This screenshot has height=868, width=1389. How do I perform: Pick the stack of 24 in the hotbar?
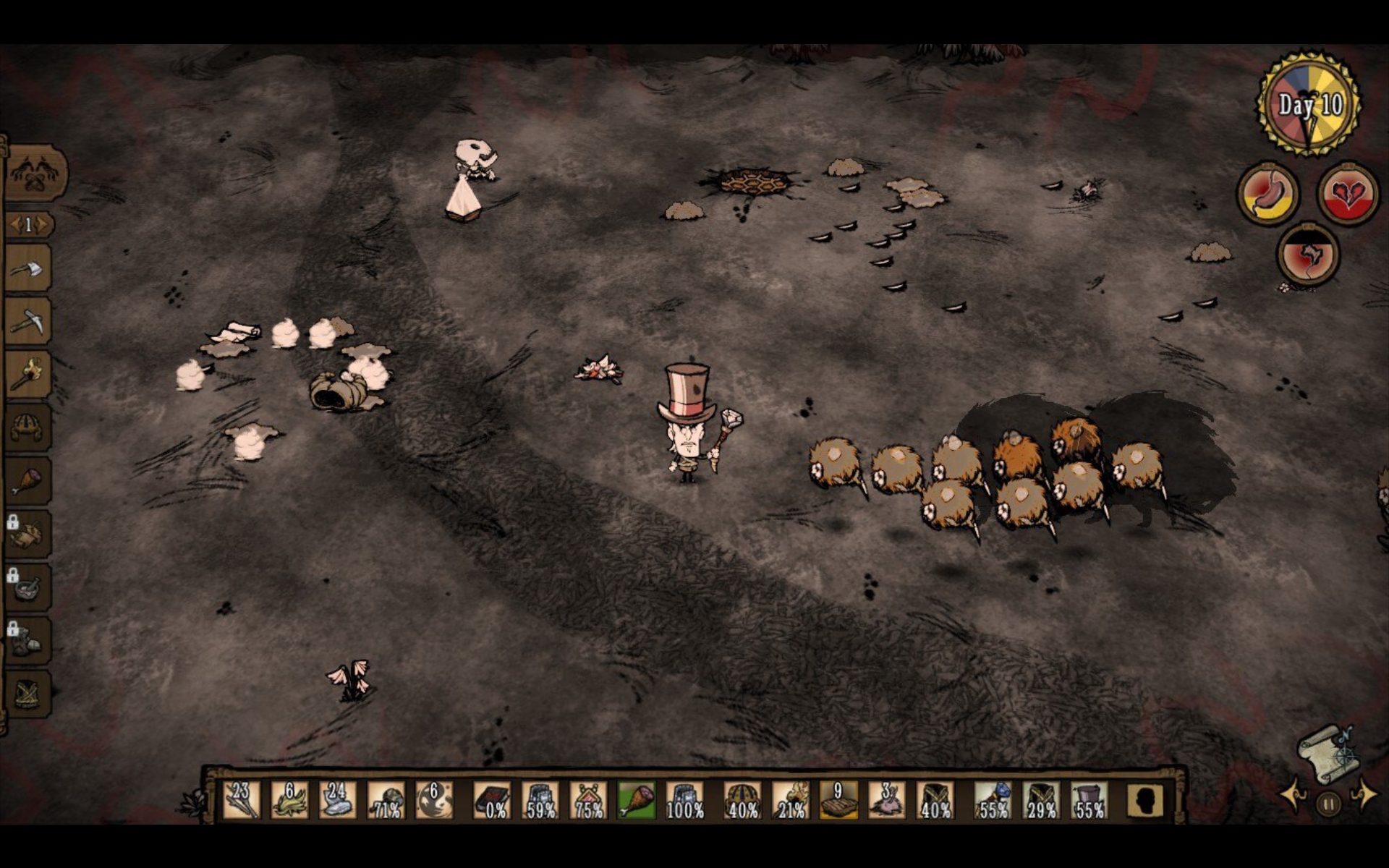(337, 800)
